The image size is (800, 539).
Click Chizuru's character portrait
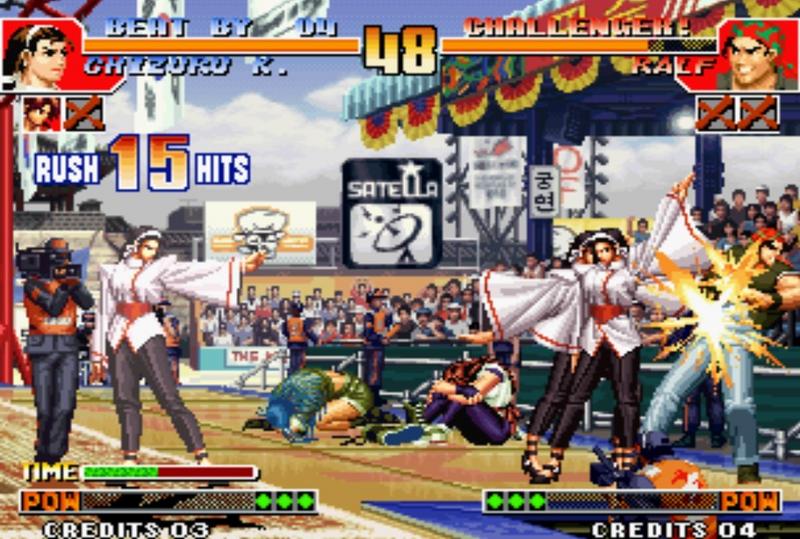click(x=40, y=55)
